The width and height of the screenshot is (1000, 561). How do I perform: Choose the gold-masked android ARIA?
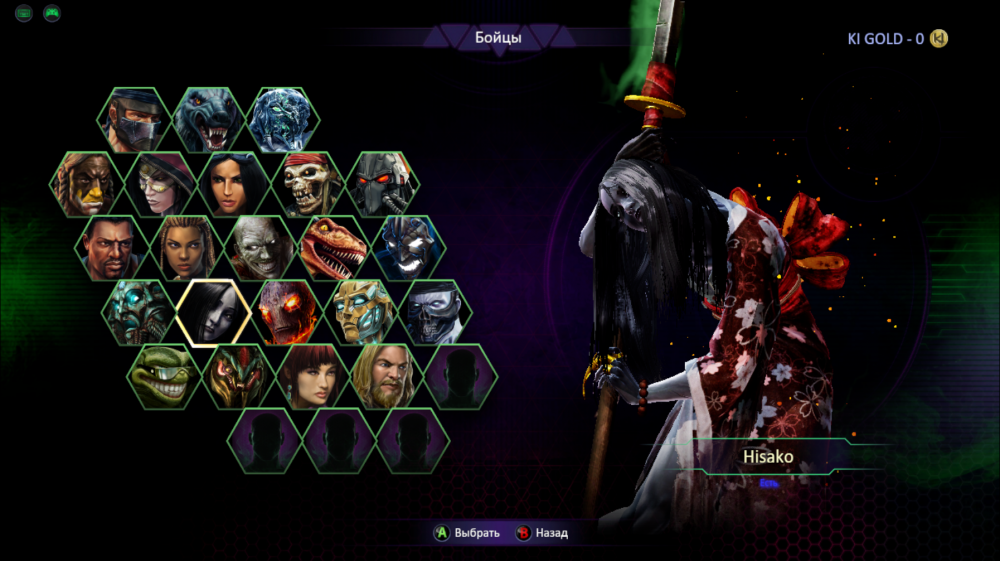coord(361,312)
